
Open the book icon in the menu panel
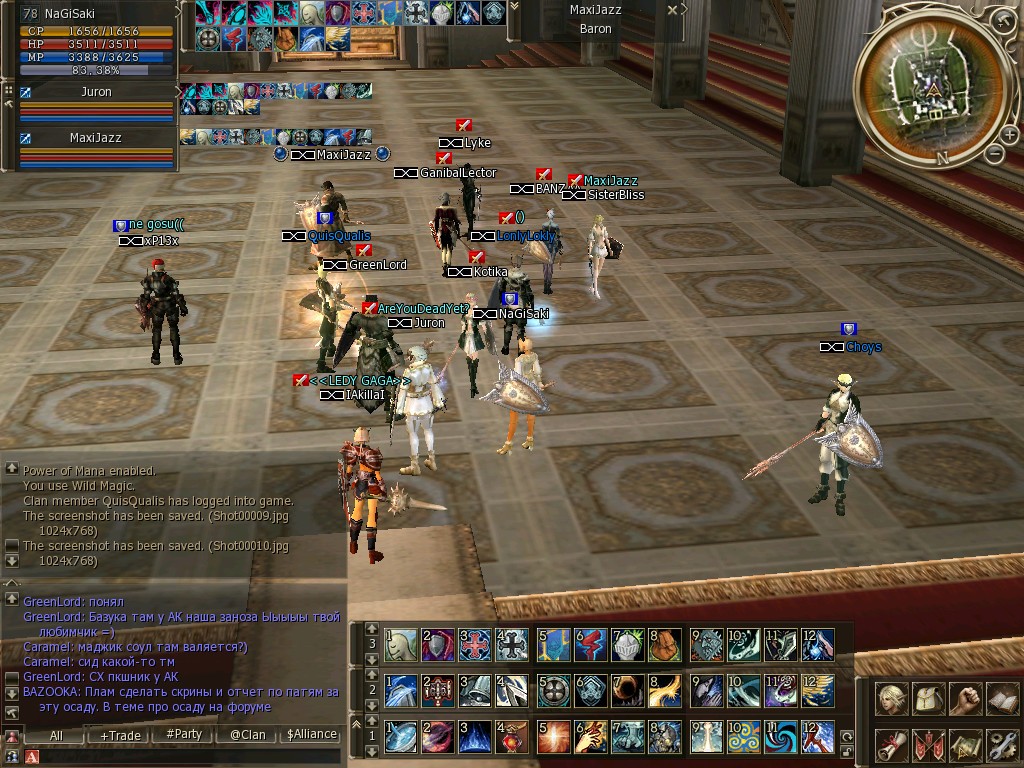point(1000,699)
